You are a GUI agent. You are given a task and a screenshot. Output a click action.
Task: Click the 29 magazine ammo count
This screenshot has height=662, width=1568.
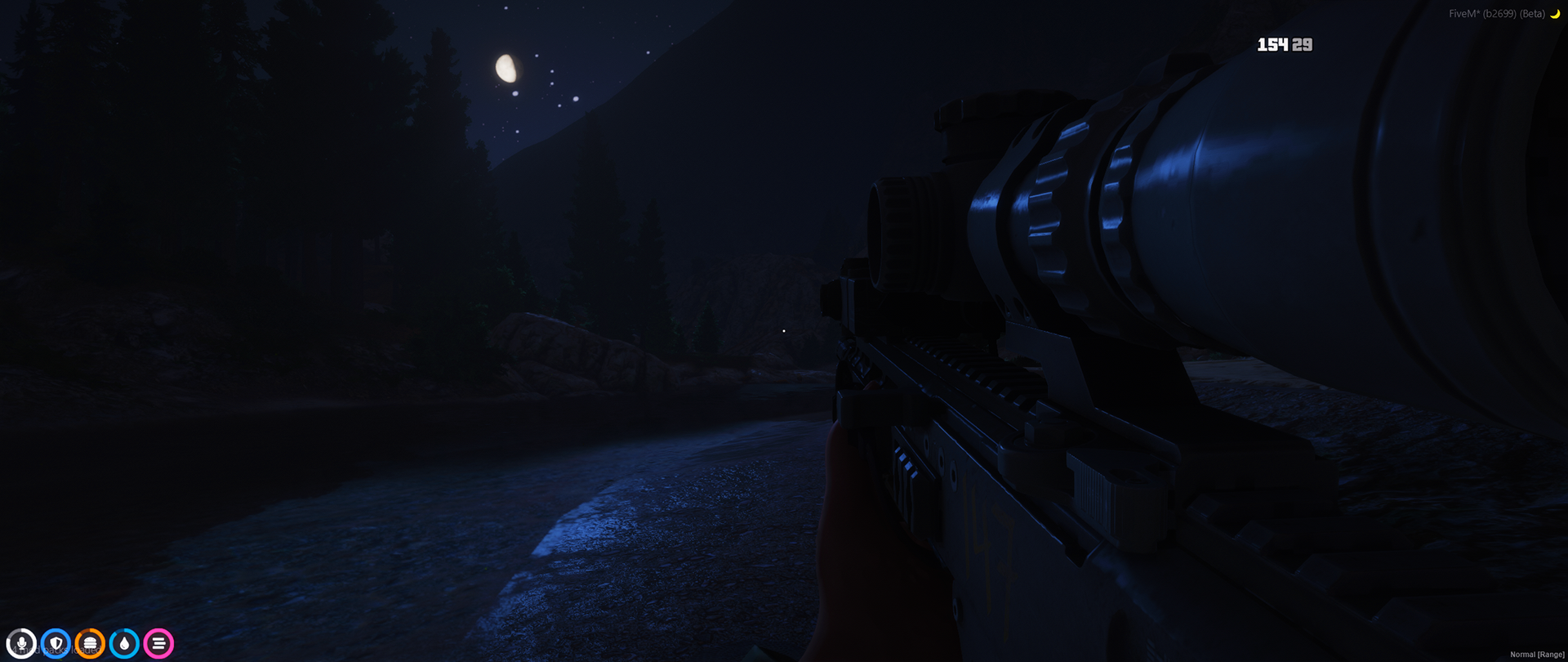[1303, 45]
